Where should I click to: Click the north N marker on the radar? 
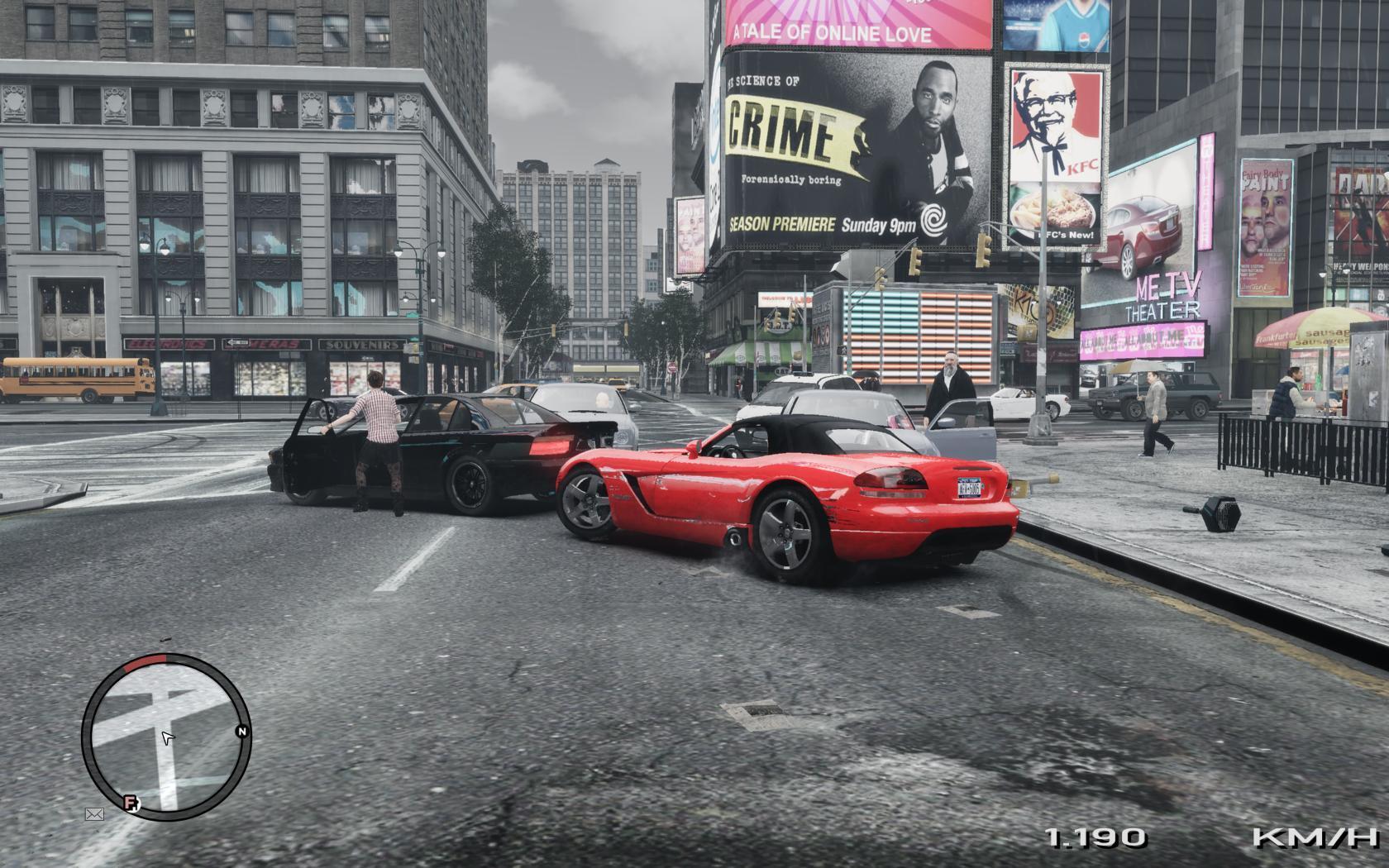(x=242, y=732)
